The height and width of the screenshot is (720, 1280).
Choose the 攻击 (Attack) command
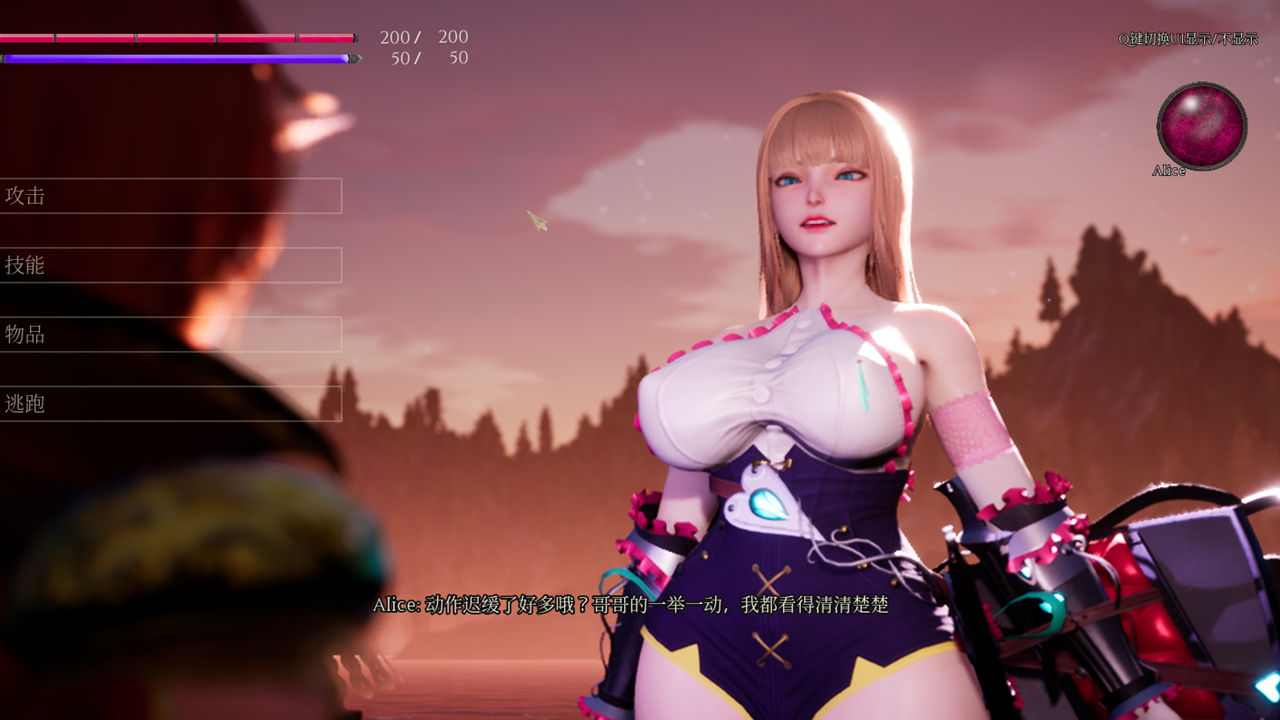(x=170, y=196)
